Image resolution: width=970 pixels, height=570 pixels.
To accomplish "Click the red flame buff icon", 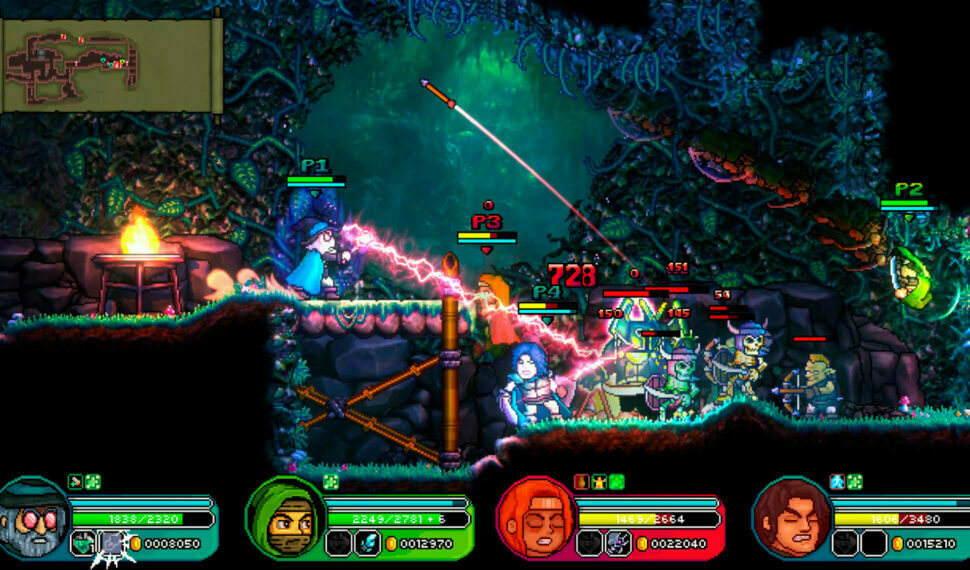I will (x=584, y=482).
